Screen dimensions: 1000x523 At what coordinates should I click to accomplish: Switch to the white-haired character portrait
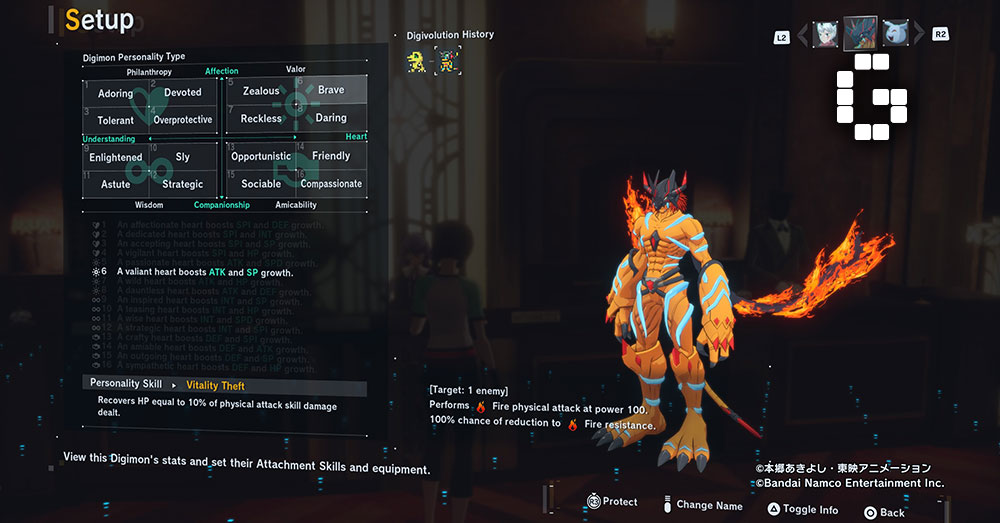click(825, 34)
